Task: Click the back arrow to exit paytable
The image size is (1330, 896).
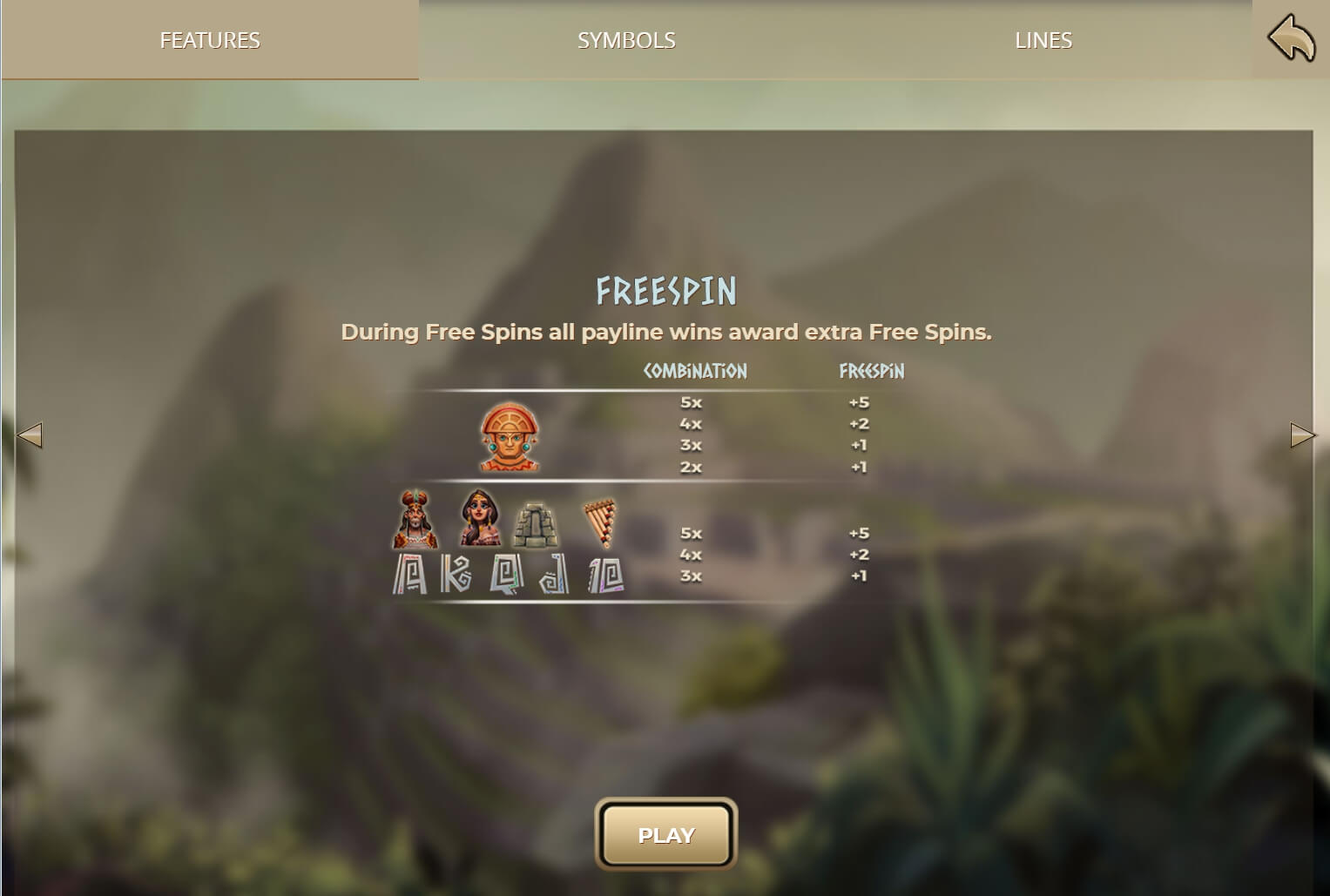Action: 1291,39
